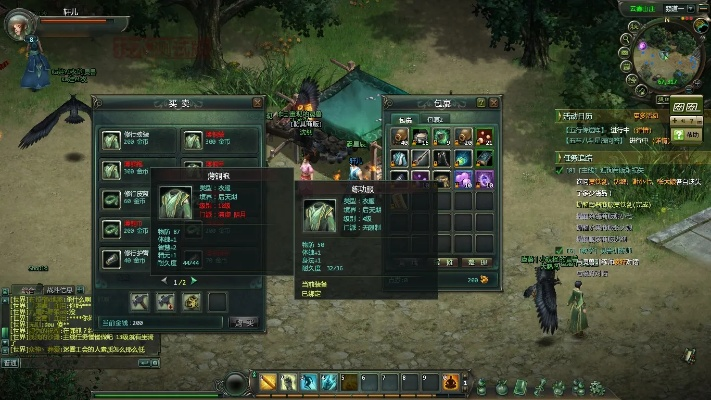Click the player portrait avatar

[19, 24]
